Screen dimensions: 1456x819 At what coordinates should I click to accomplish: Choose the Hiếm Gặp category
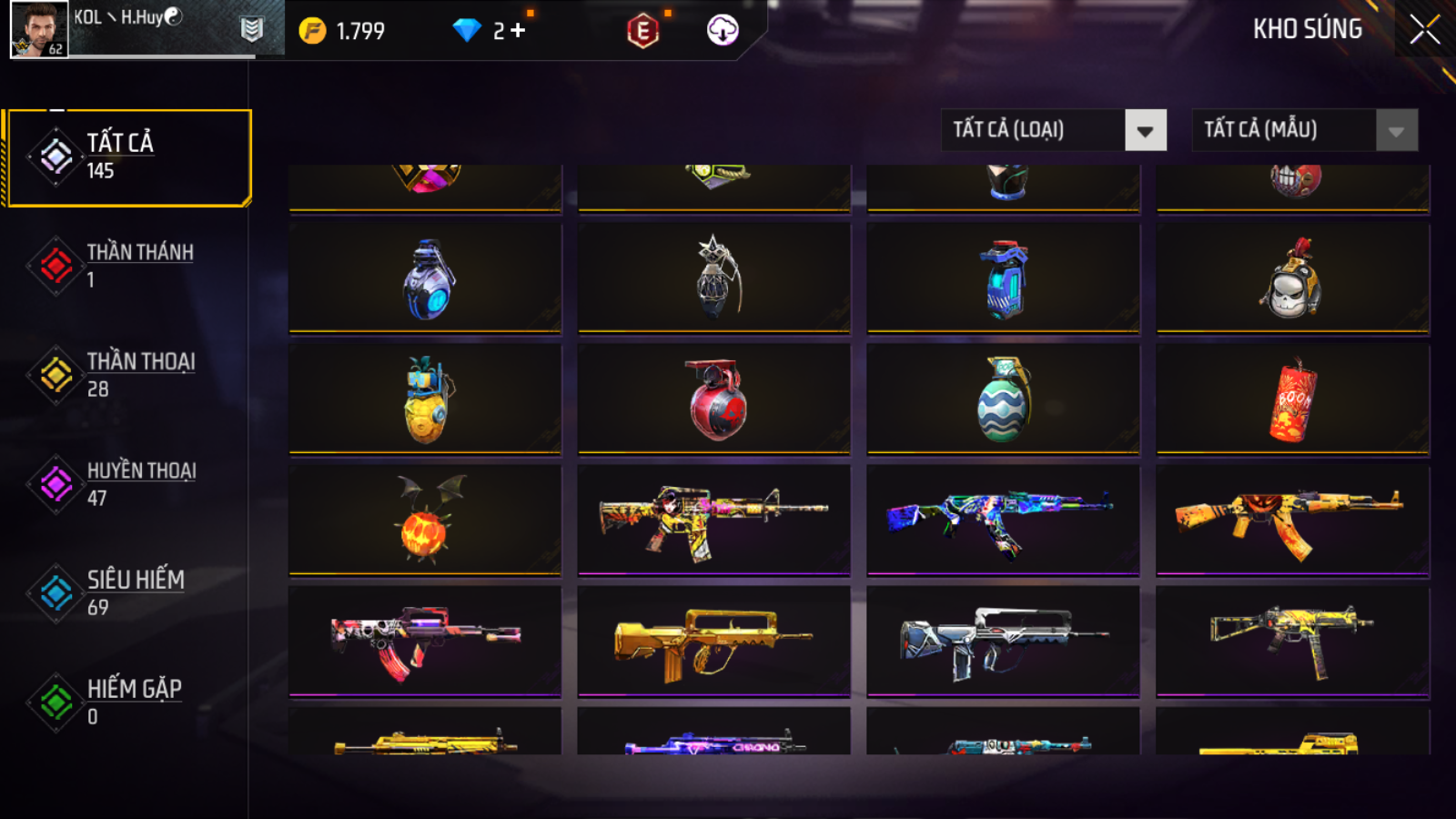pos(127,702)
